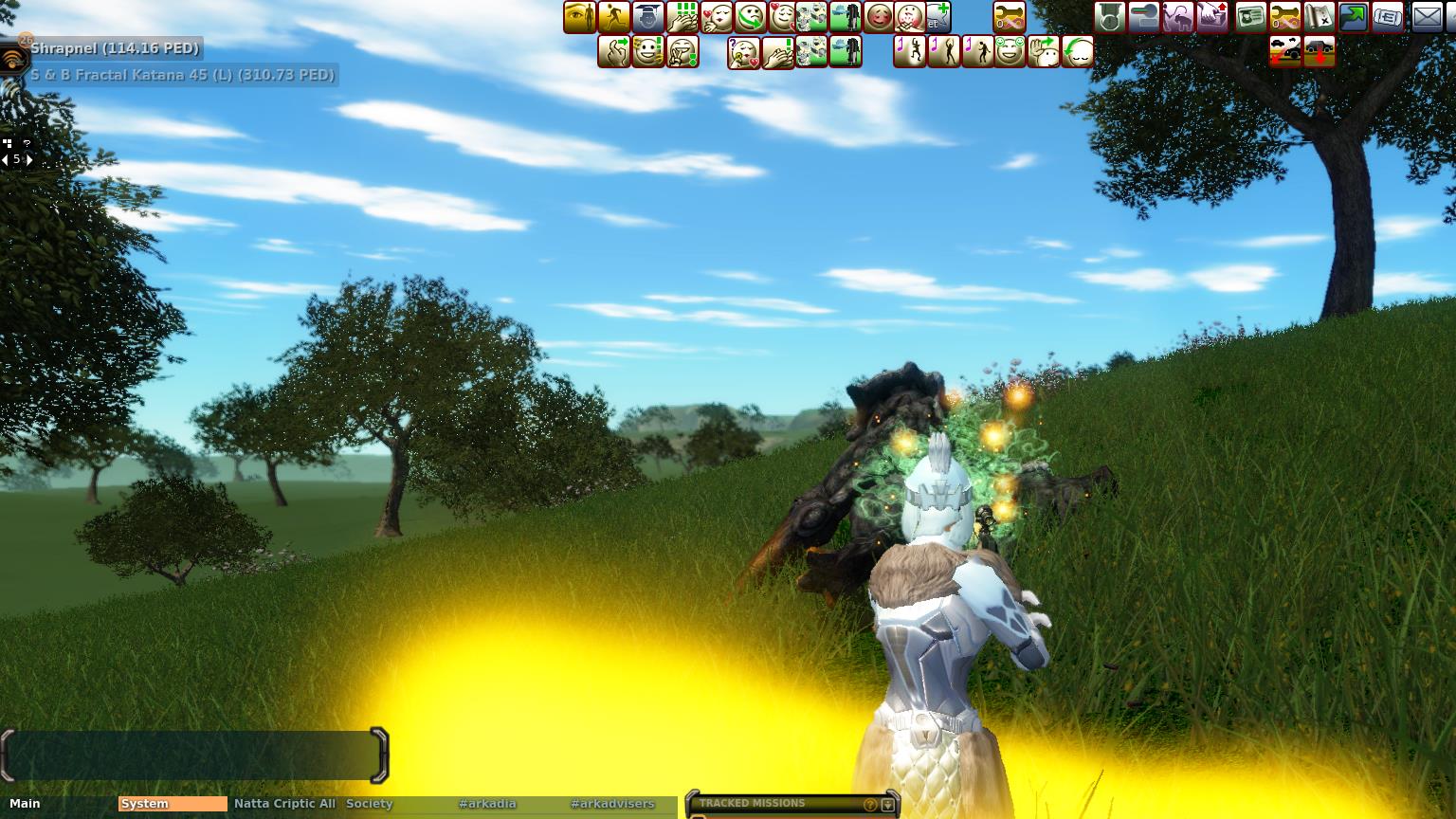Toggle the running figure action icon
This screenshot has width=1456, height=819.
pyautogui.click(x=614, y=17)
